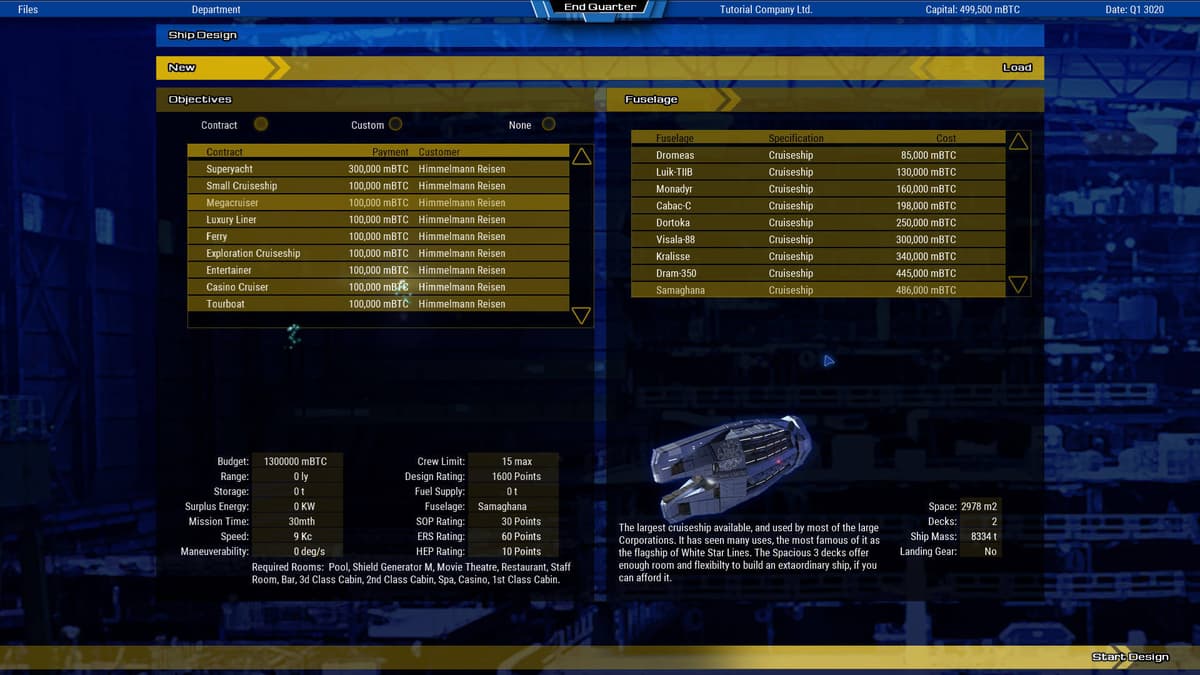
Task: Click the fuselage list up arrow
Action: [1018, 141]
